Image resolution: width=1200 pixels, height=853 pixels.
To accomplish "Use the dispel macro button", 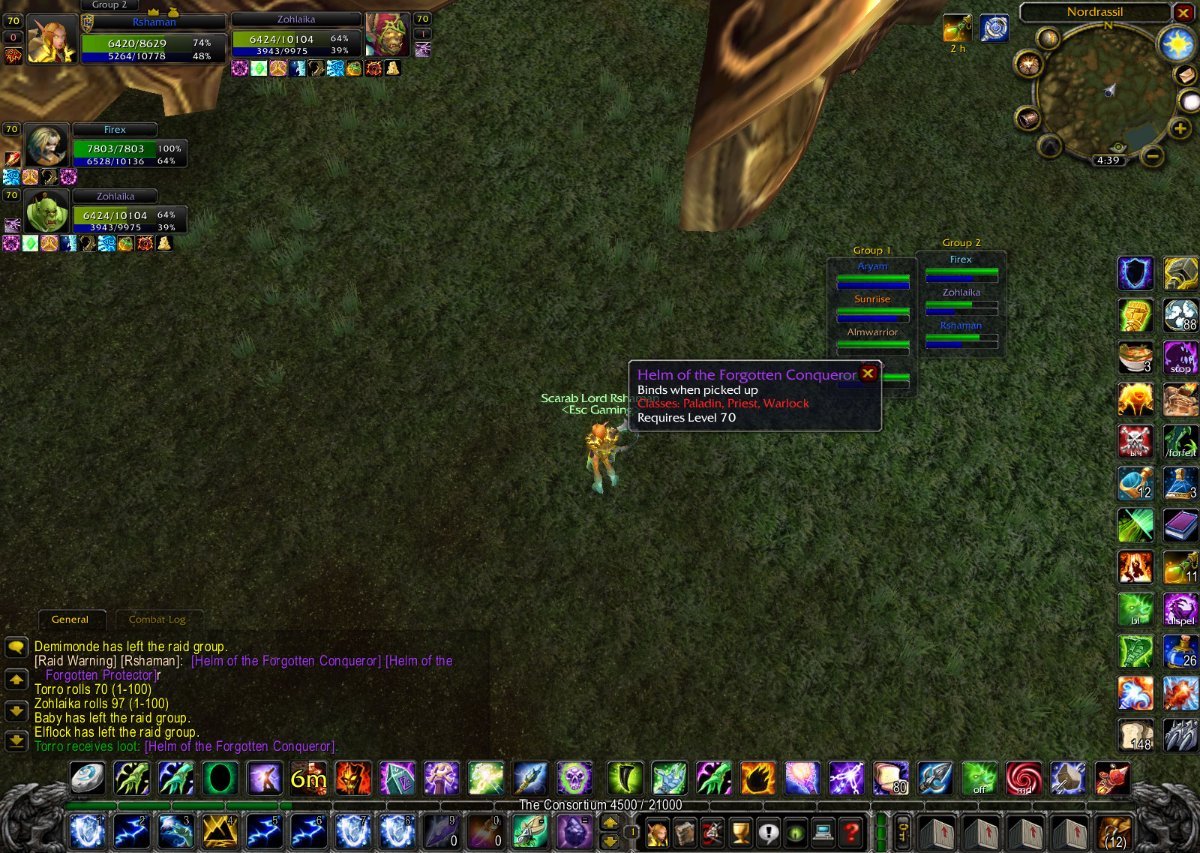I will click(x=1180, y=610).
